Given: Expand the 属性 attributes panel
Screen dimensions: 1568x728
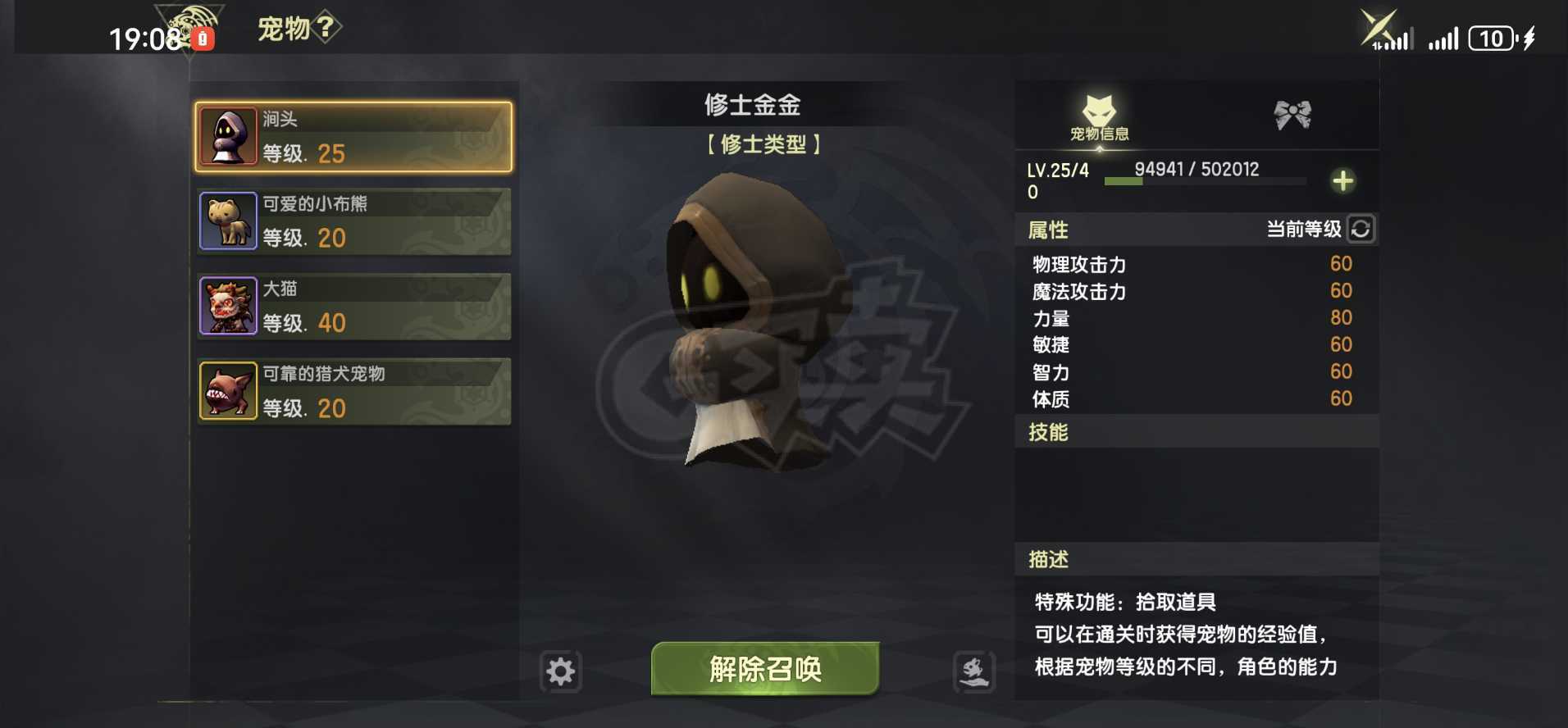Looking at the screenshot, I should point(1047,230).
